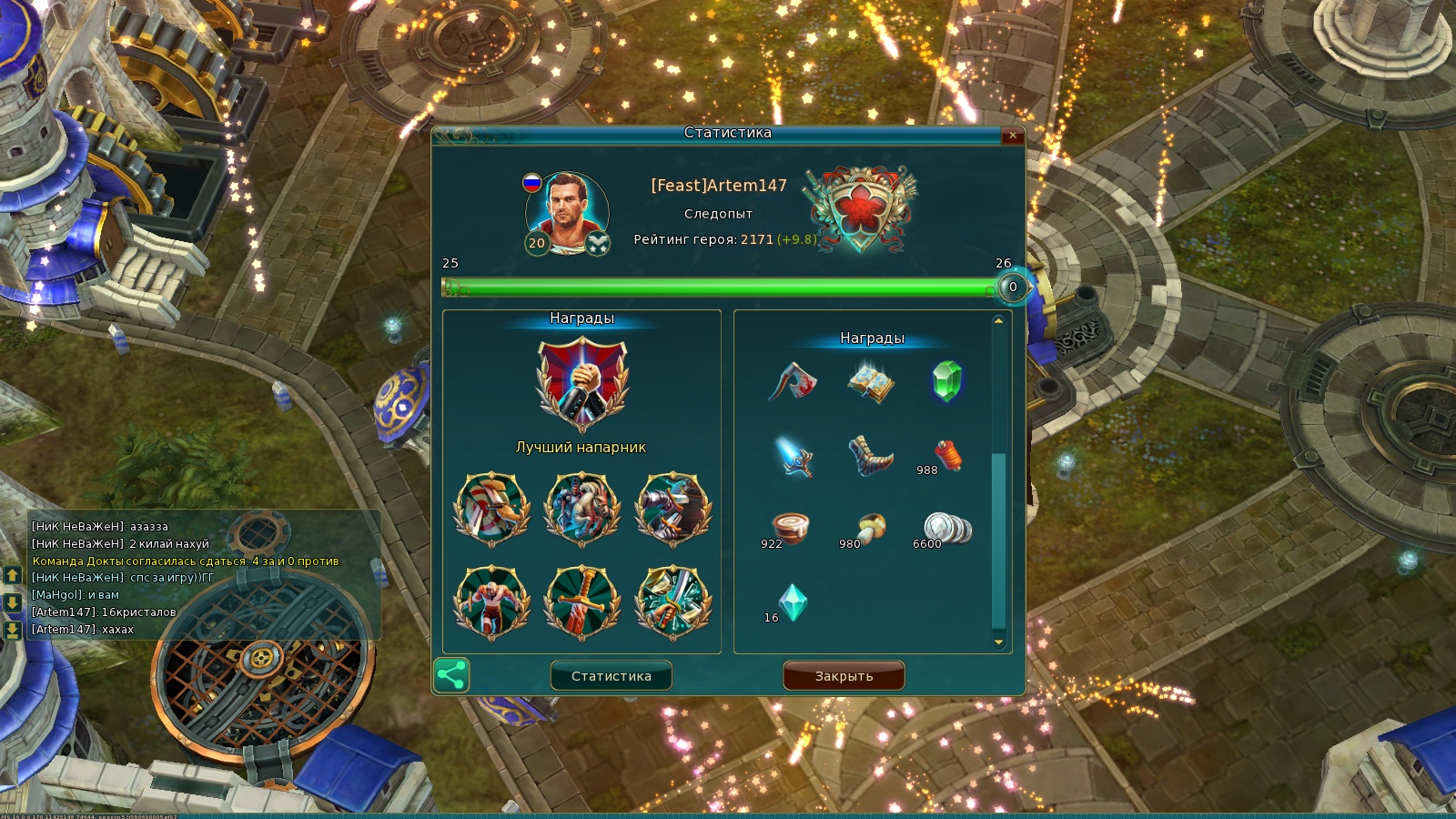View the mounted knight medal
Screen dimensions: 1456x819
click(x=581, y=509)
